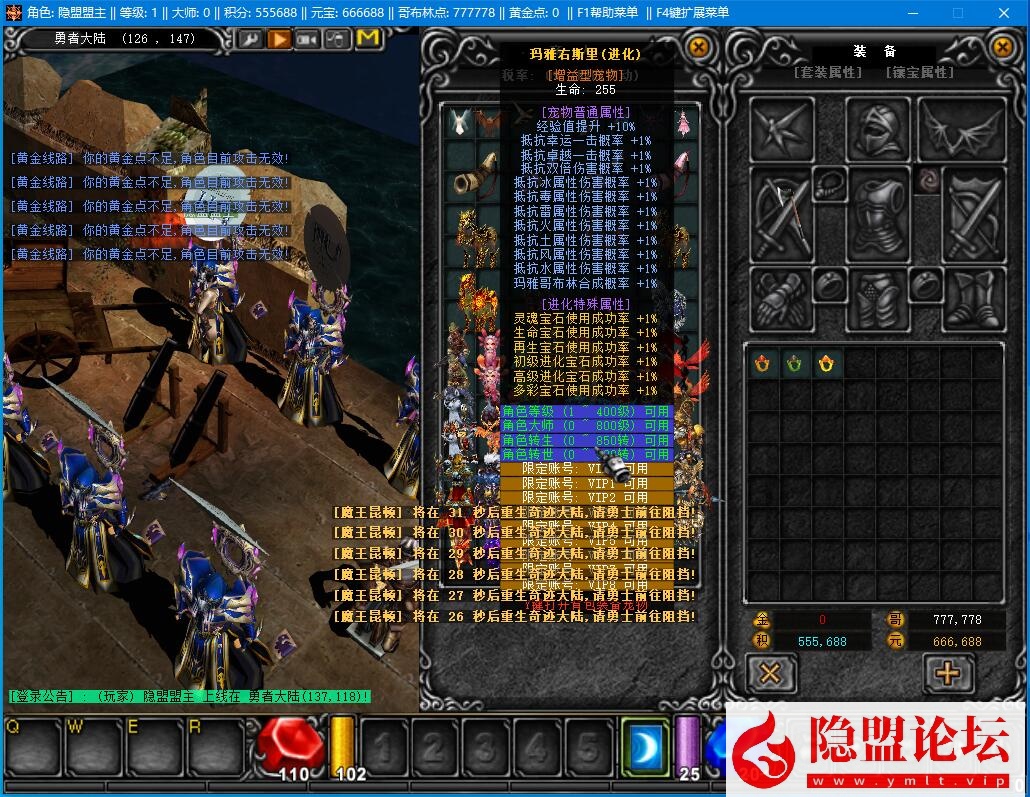This screenshot has height=797, width=1030.
Task: Close the pet panel
Action: (699, 46)
